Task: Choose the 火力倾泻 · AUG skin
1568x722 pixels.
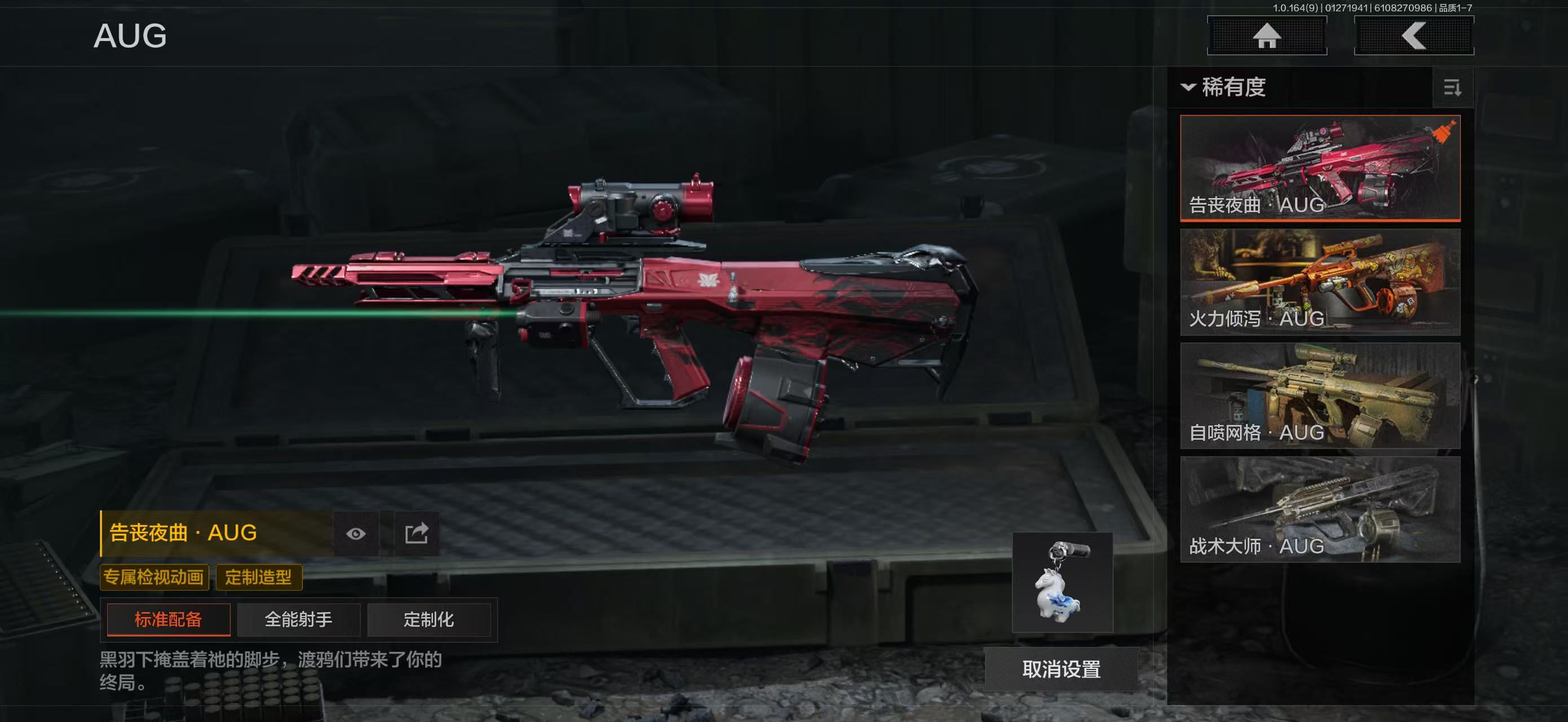Action: point(1320,282)
